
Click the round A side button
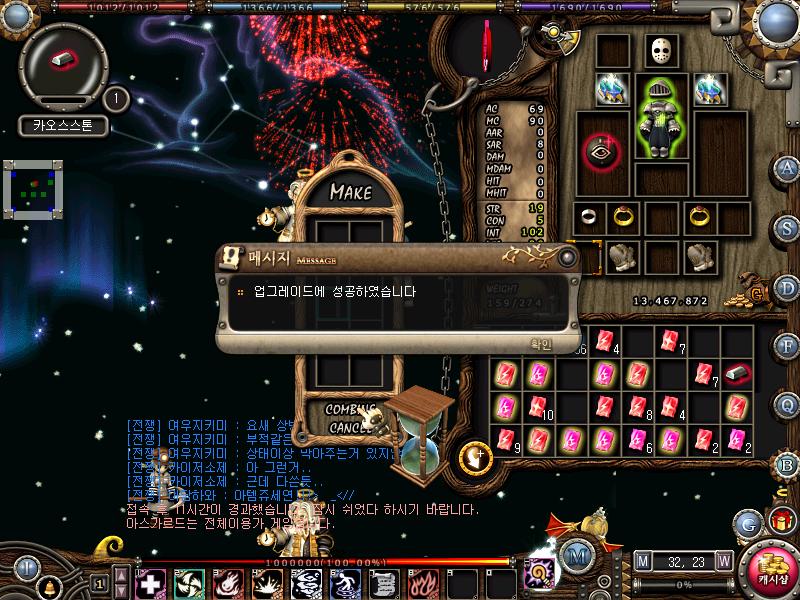tap(788, 168)
